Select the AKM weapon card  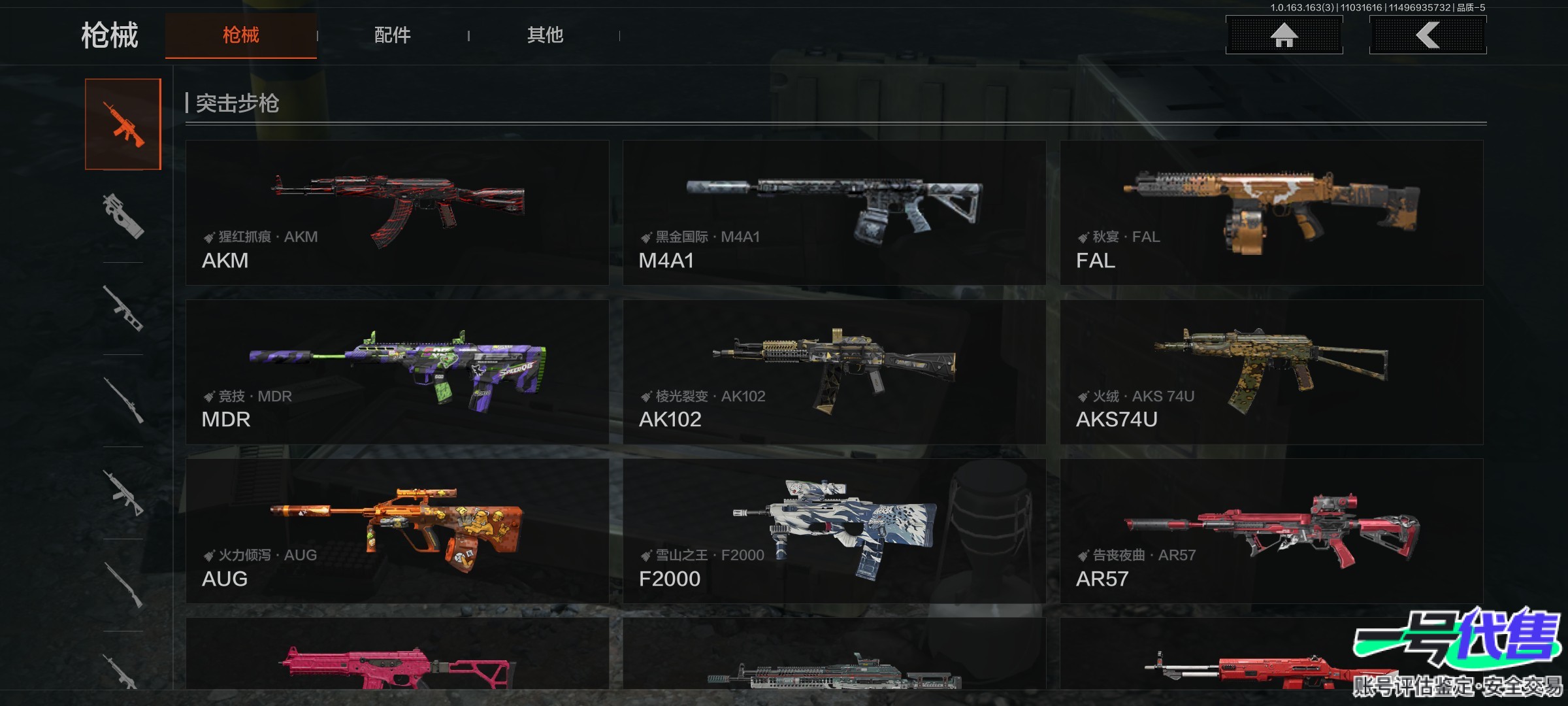pyautogui.click(x=397, y=212)
